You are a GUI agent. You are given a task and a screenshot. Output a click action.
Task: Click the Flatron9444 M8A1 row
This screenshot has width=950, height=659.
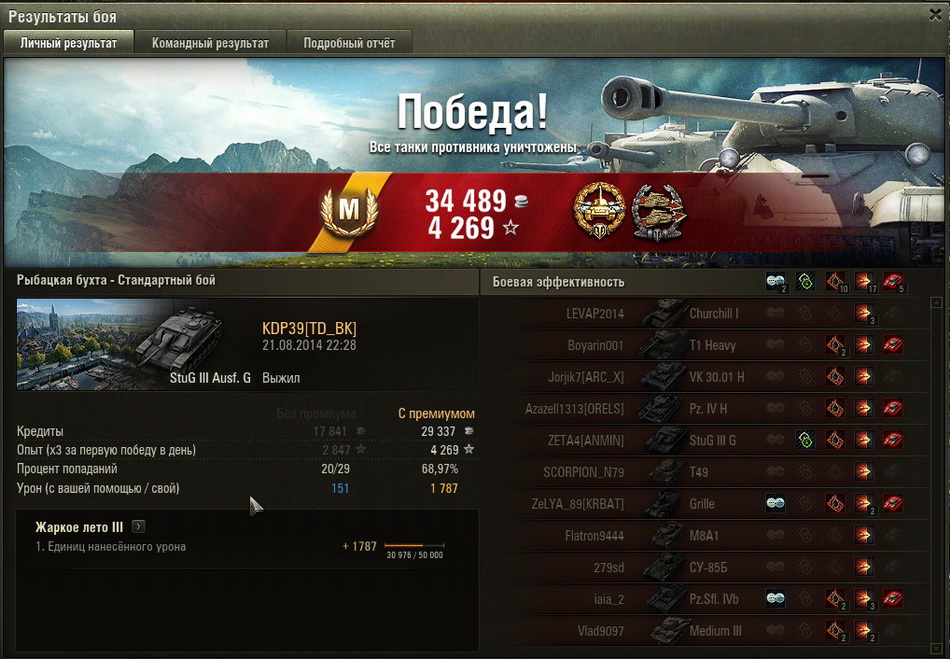point(700,536)
